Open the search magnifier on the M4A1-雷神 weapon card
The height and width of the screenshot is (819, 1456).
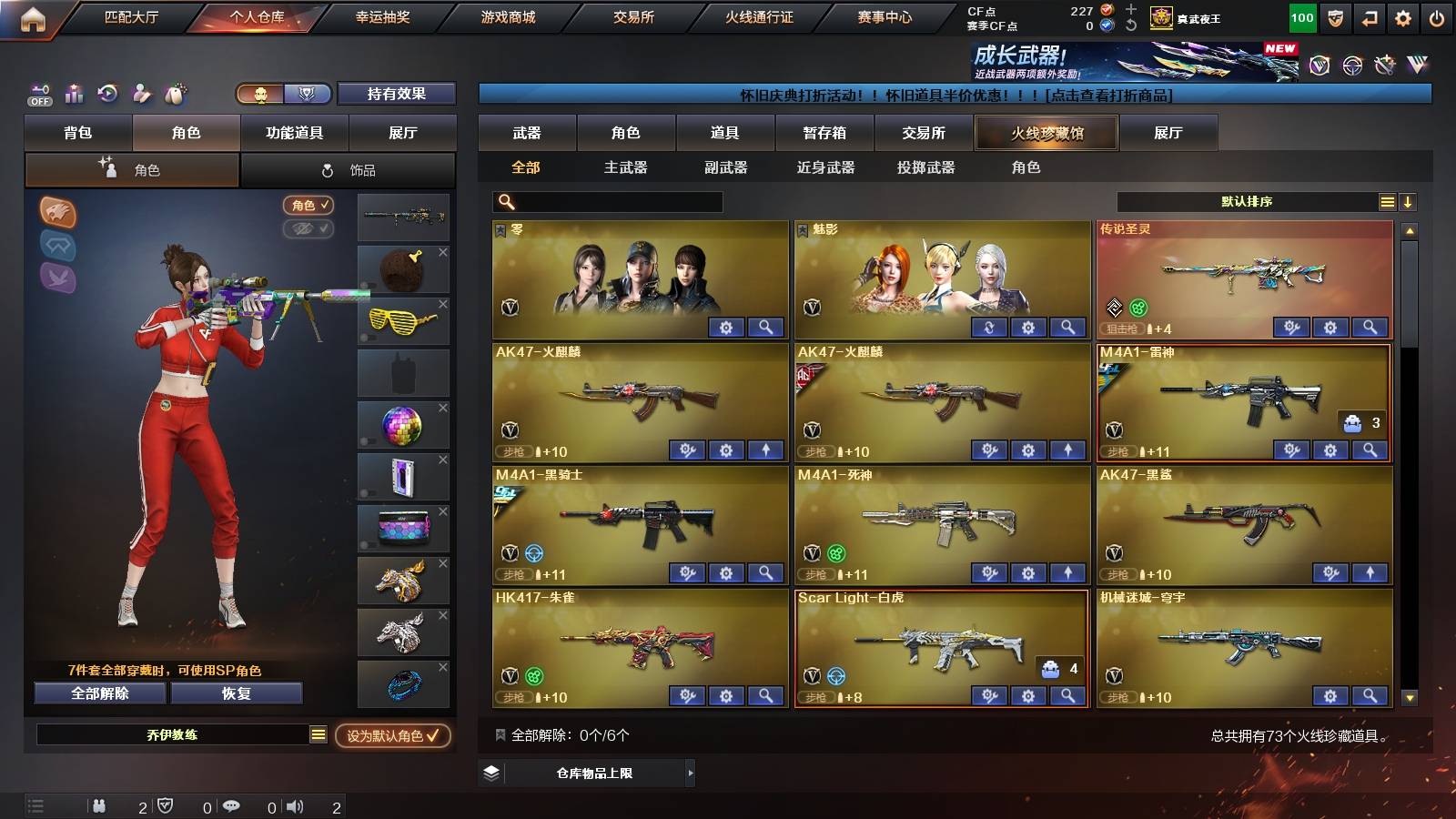pyautogui.click(x=1368, y=450)
